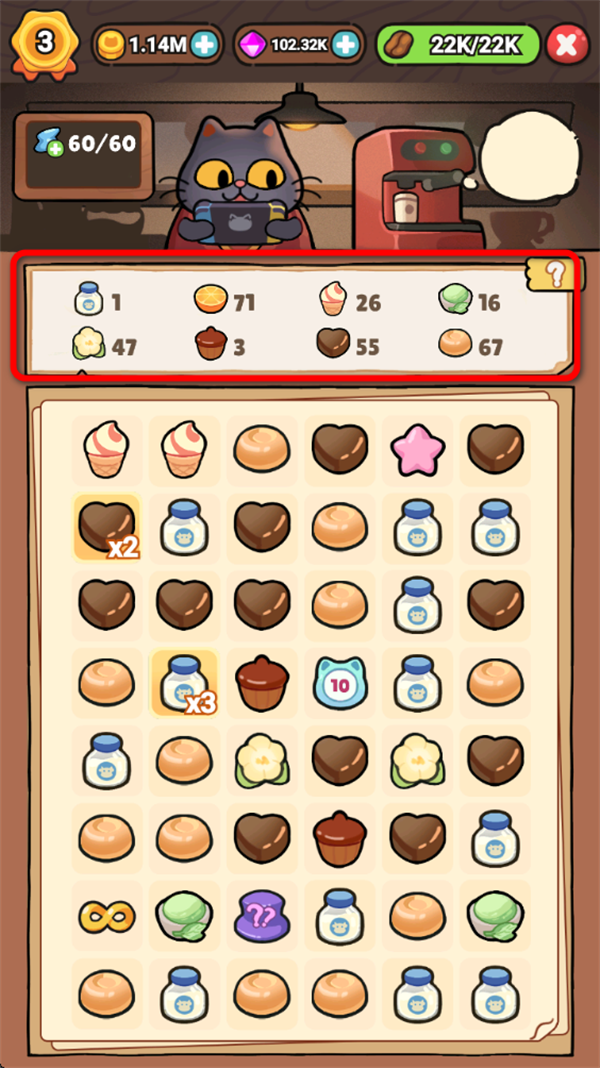Choose the golden infinity symbol tile

(x=106, y=916)
